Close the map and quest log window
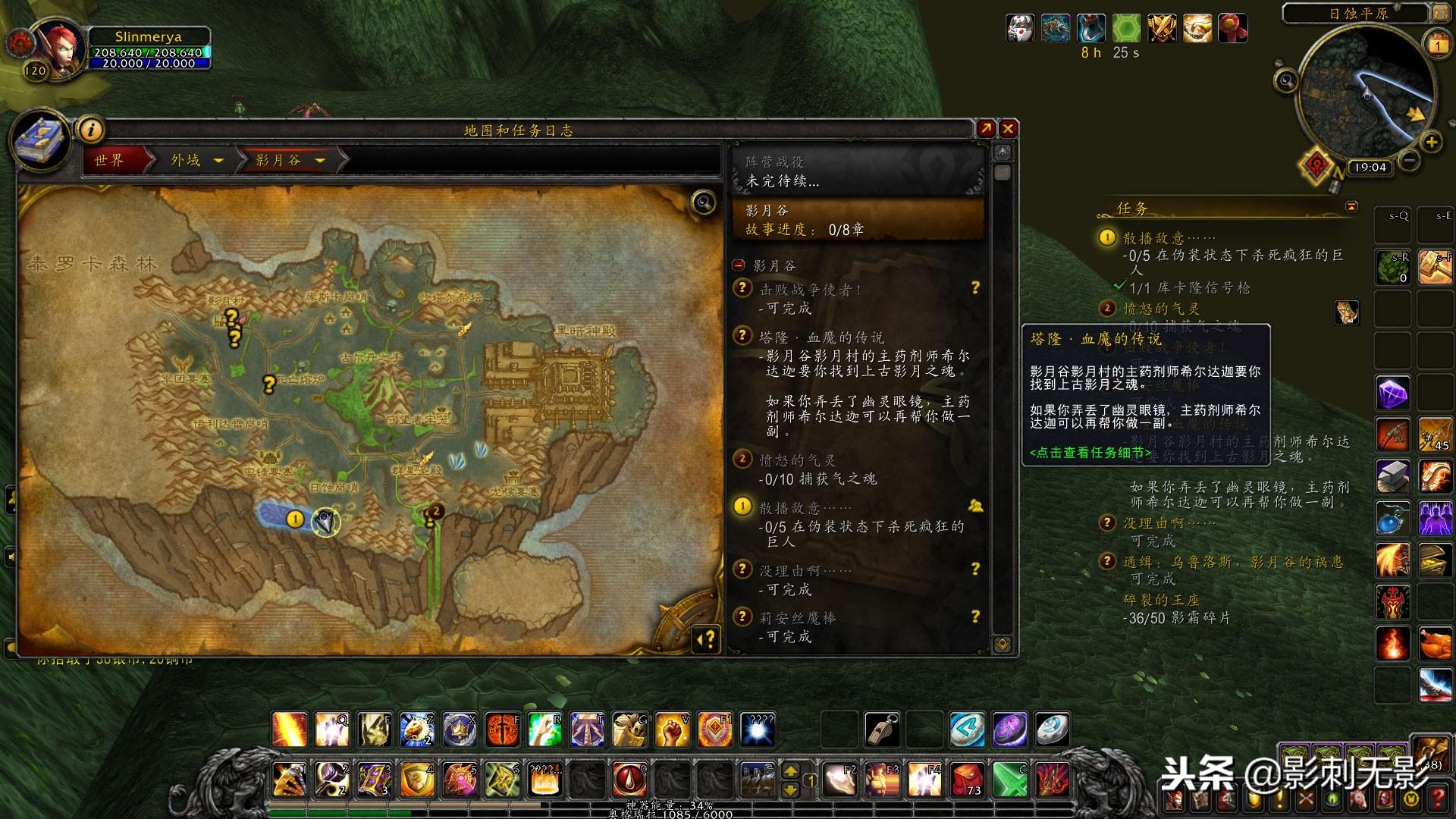The height and width of the screenshot is (819, 1456). click(1008, 129)
